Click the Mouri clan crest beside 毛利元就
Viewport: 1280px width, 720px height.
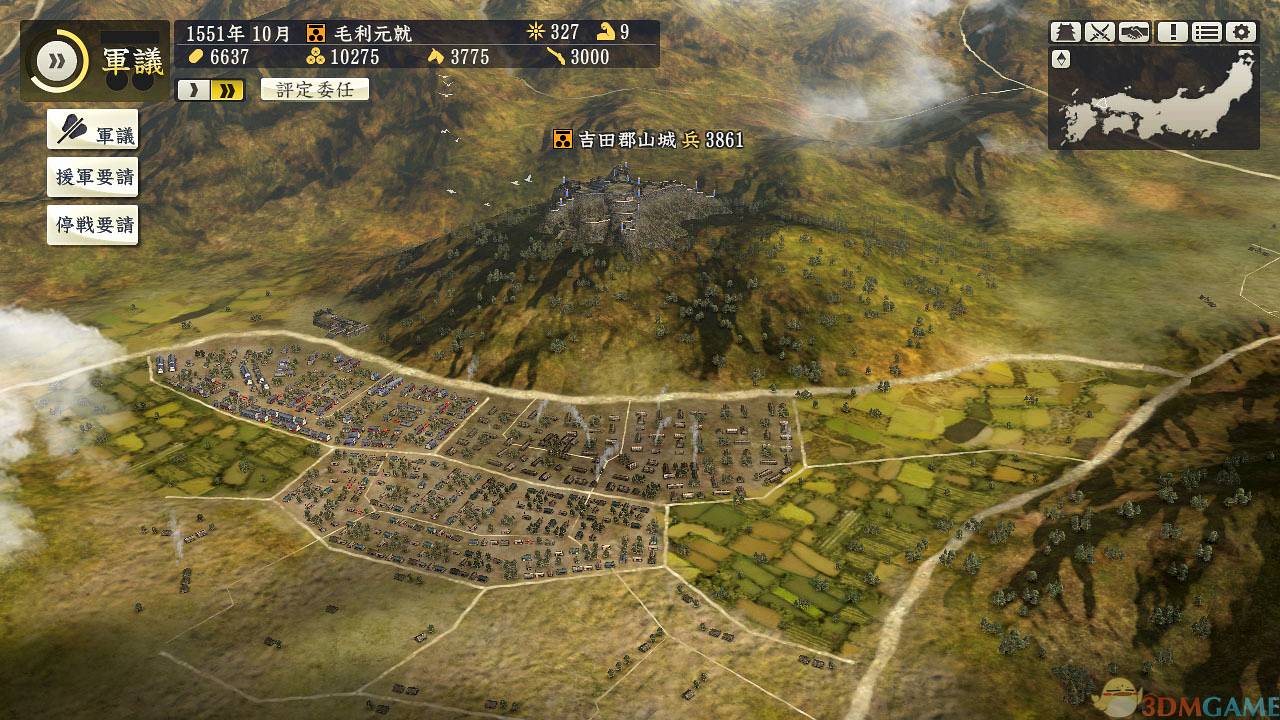(x=317, y=31)
